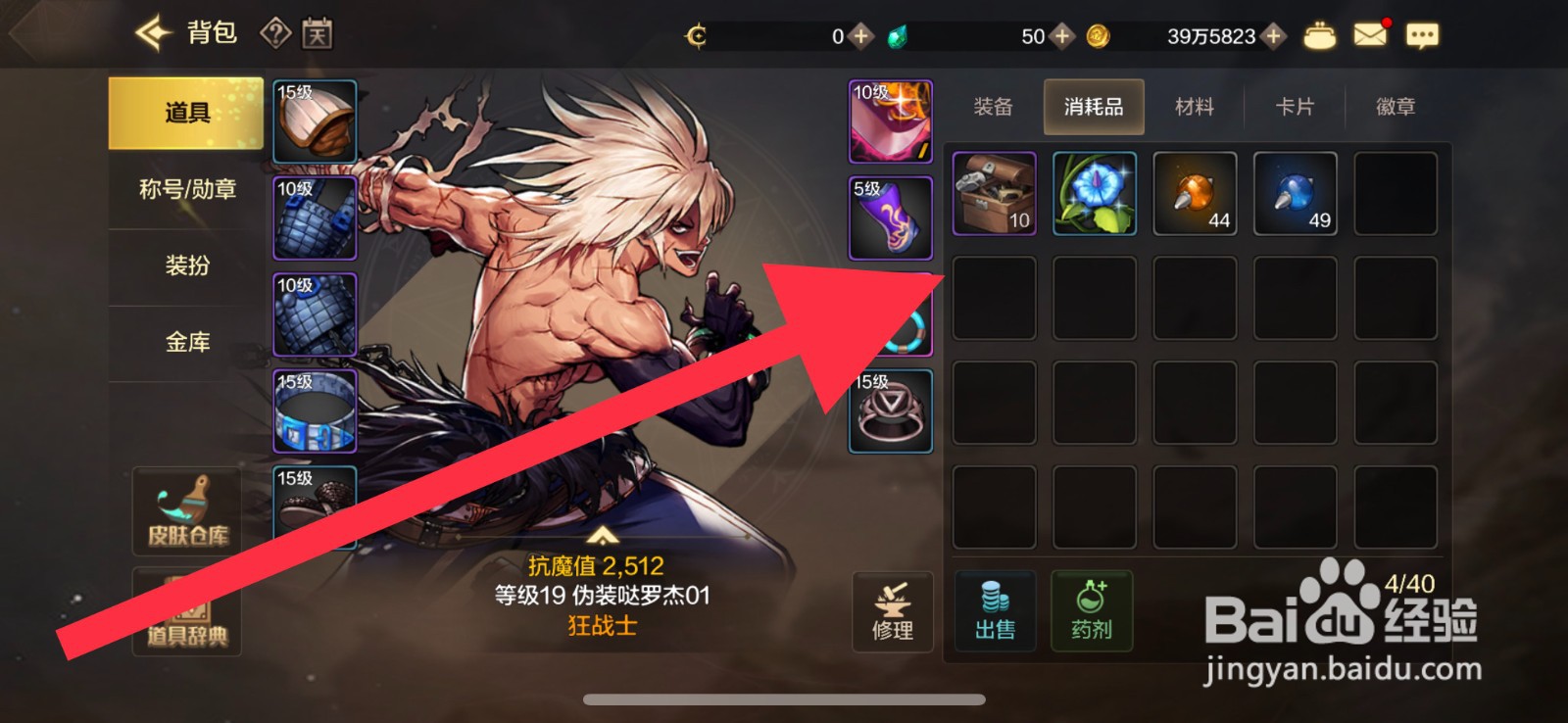
Task: Open the help question mark icon
Action: coord(276,32)
